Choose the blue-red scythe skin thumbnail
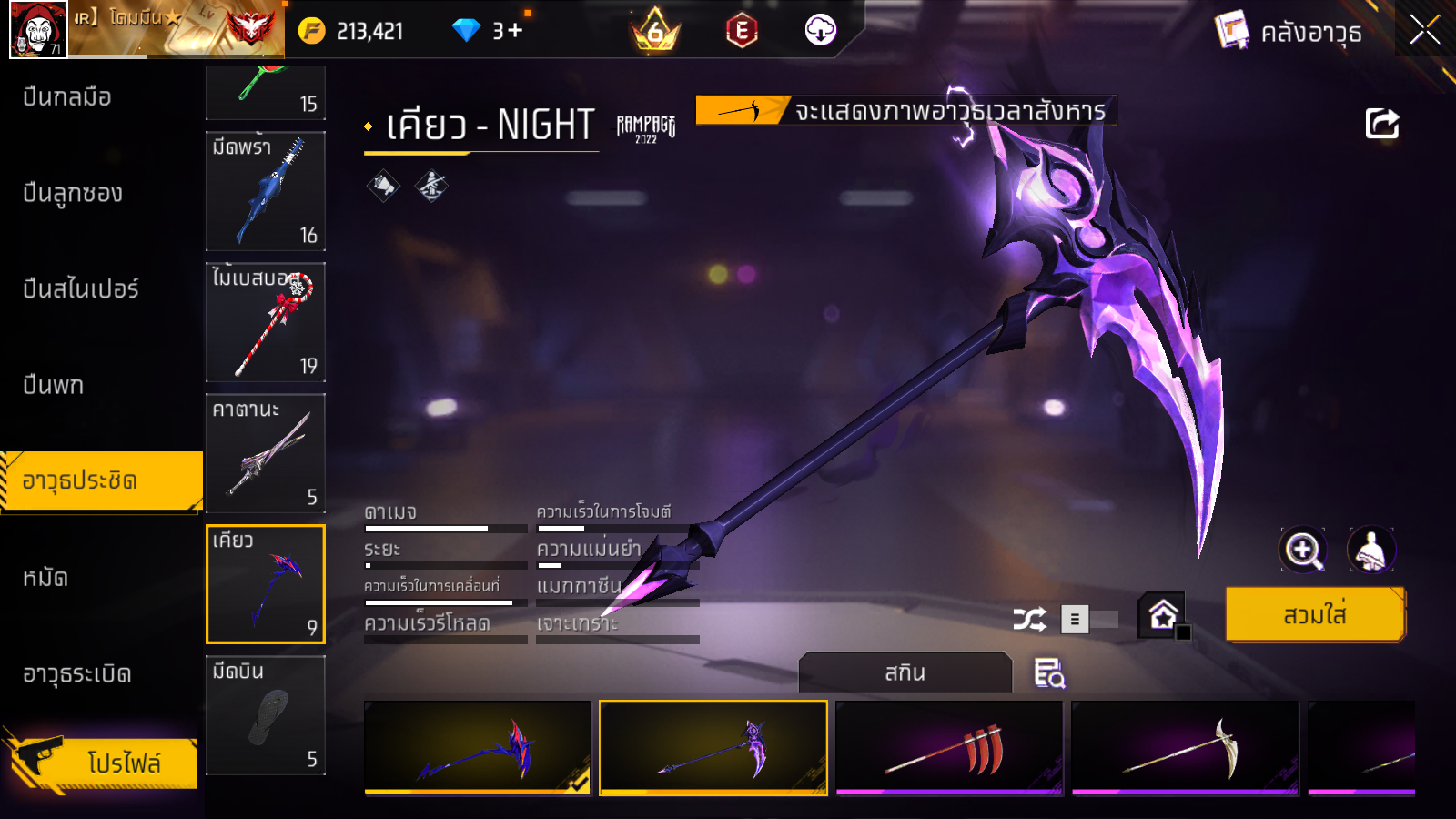The image size is (1456, 819). (478, 748)
